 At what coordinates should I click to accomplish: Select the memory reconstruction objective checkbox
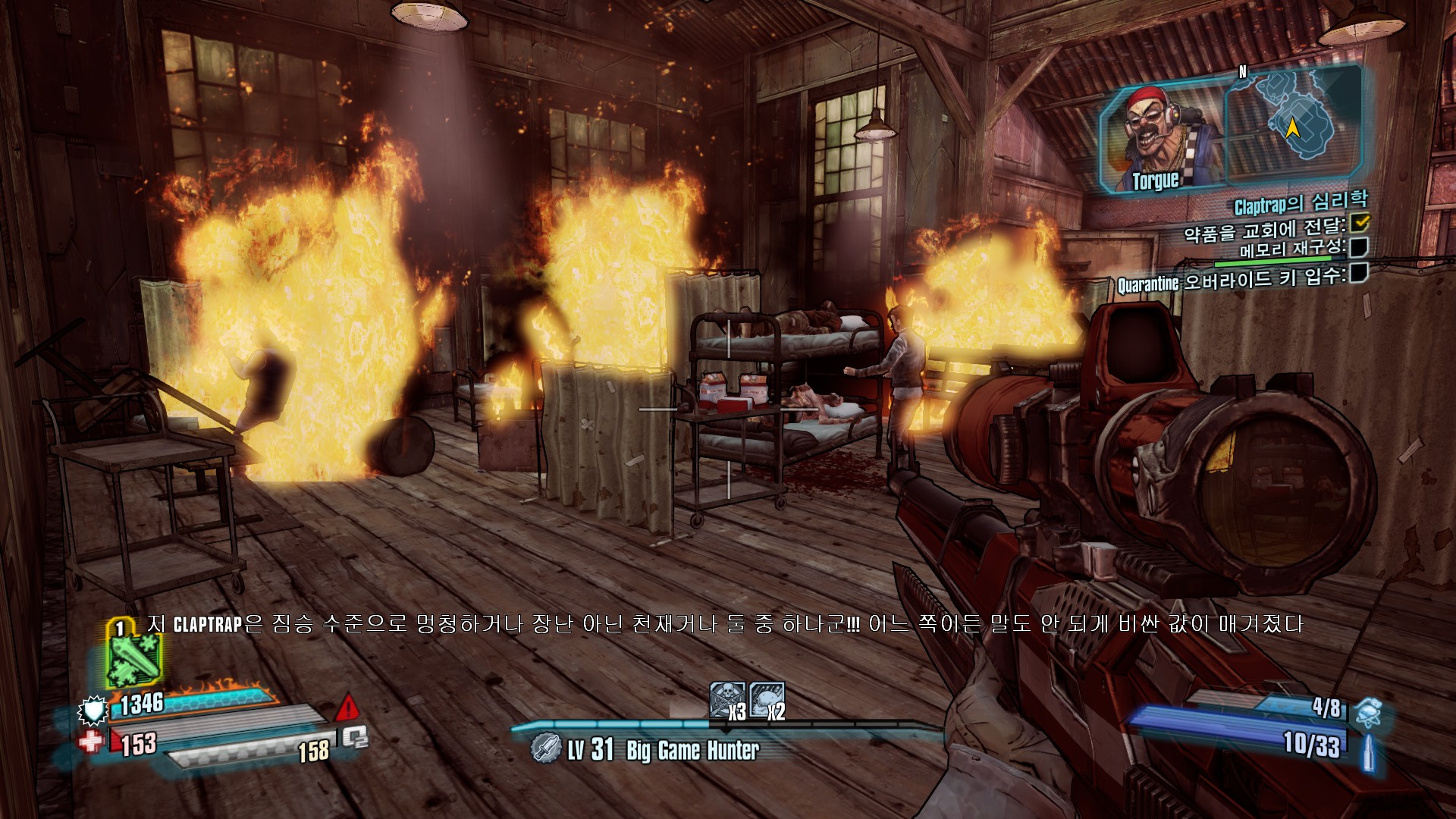tap(1359, 246)
